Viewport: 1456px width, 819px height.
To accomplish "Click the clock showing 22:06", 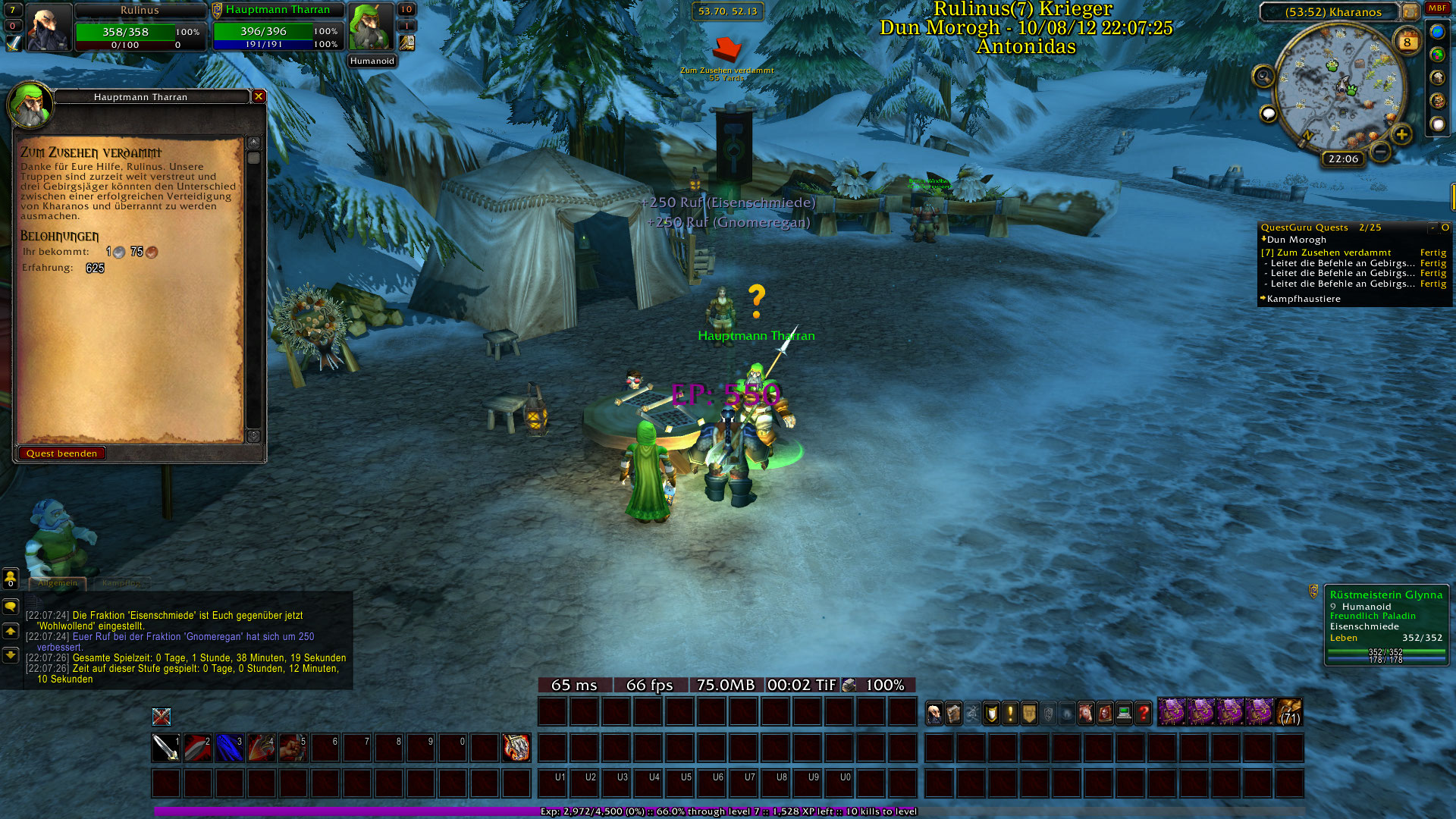I will 1343,158.
